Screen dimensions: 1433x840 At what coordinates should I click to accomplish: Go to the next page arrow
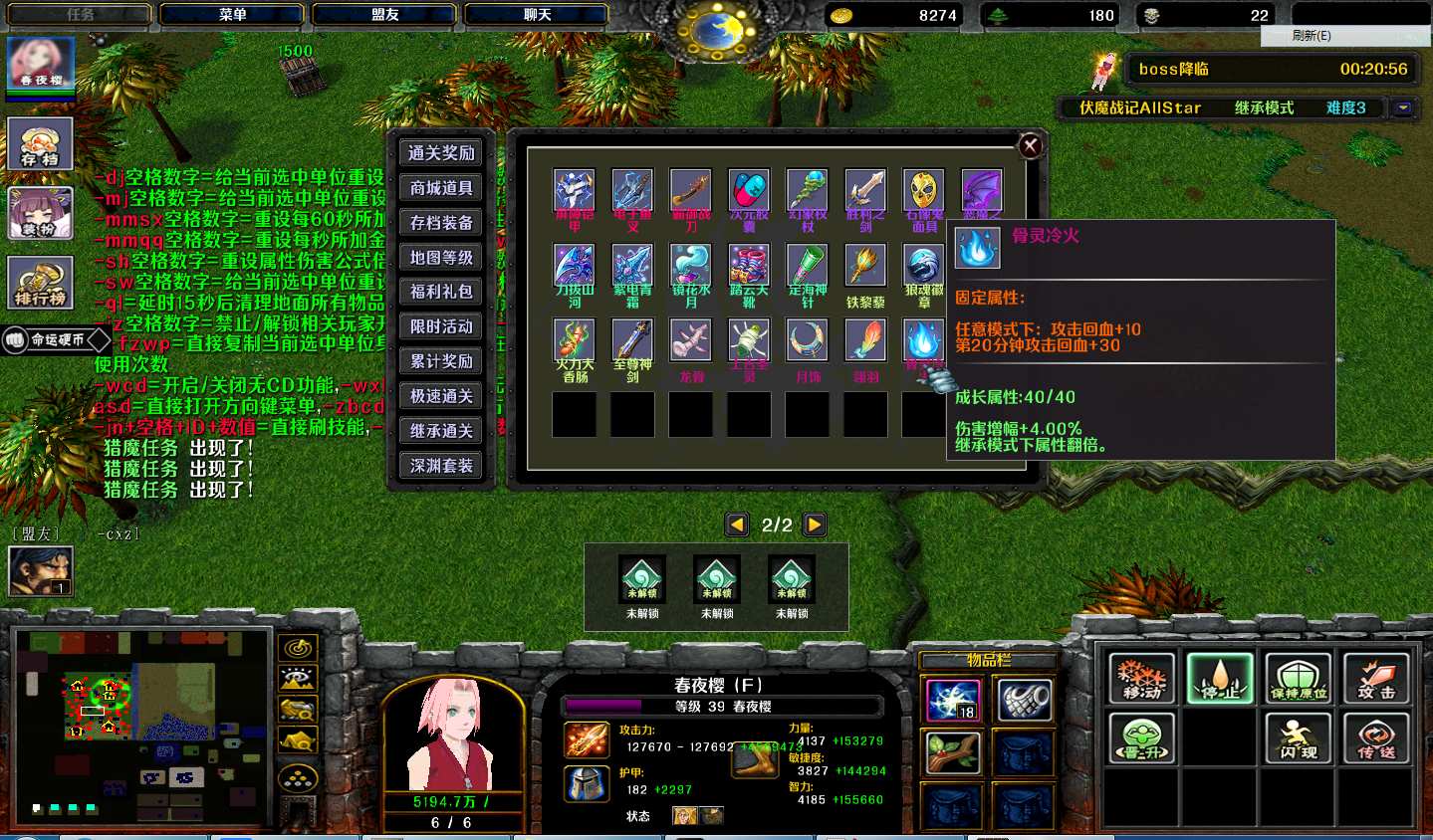pyautogui.click(x=815, y=525)
